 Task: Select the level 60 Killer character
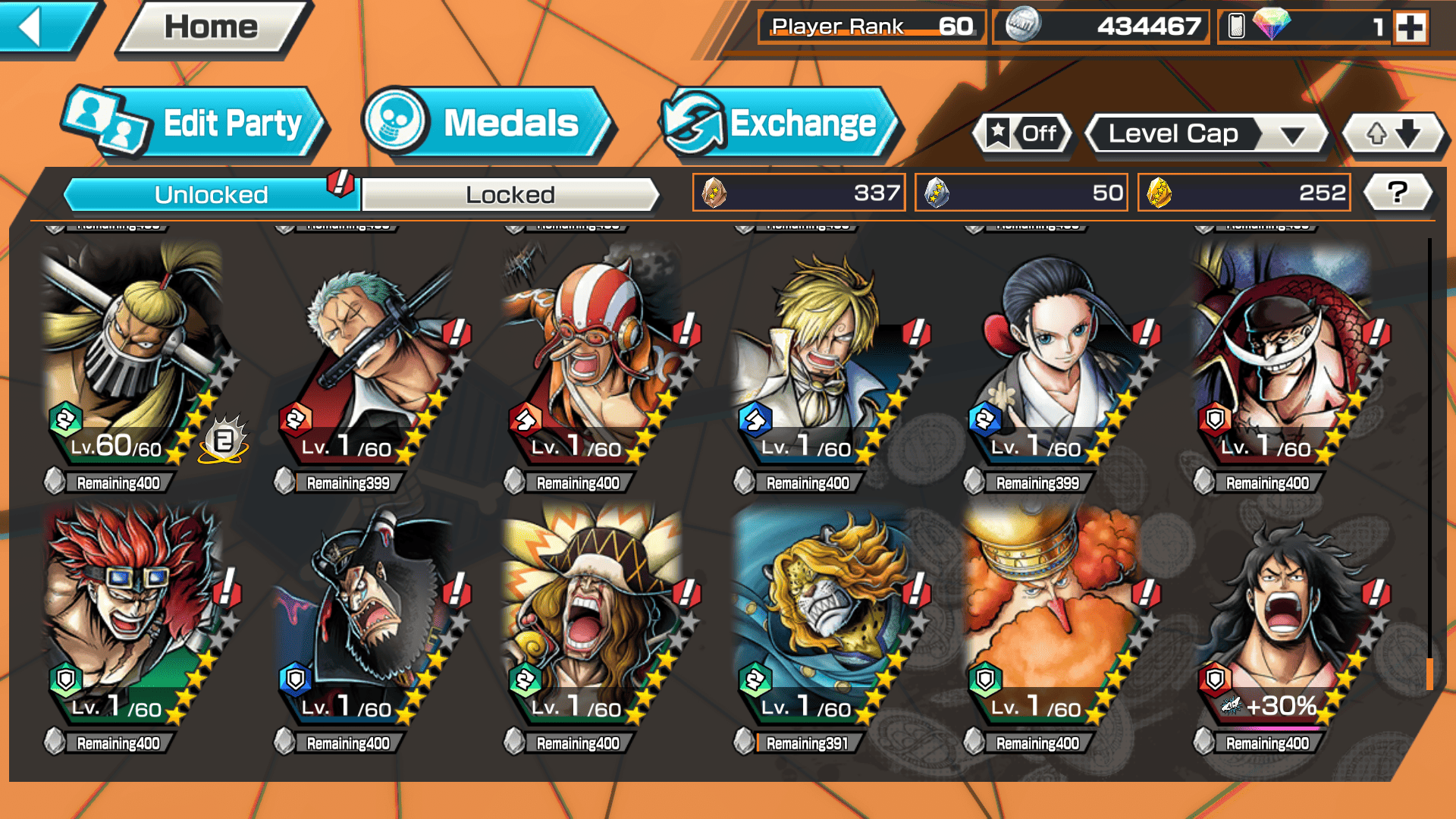pos(133,356)
